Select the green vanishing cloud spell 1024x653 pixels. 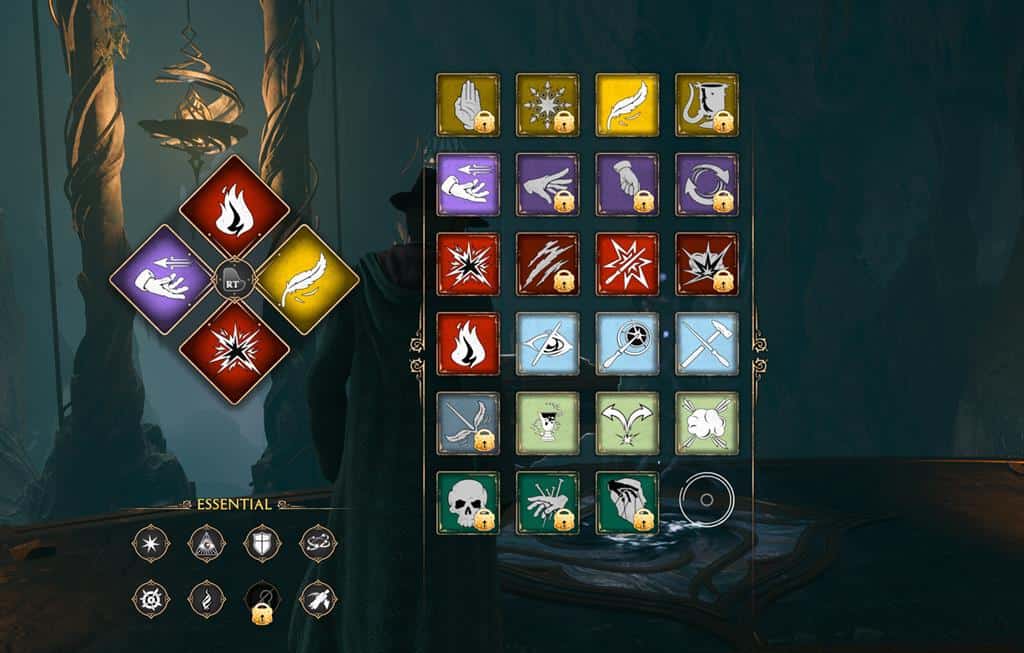click(707, 423)
